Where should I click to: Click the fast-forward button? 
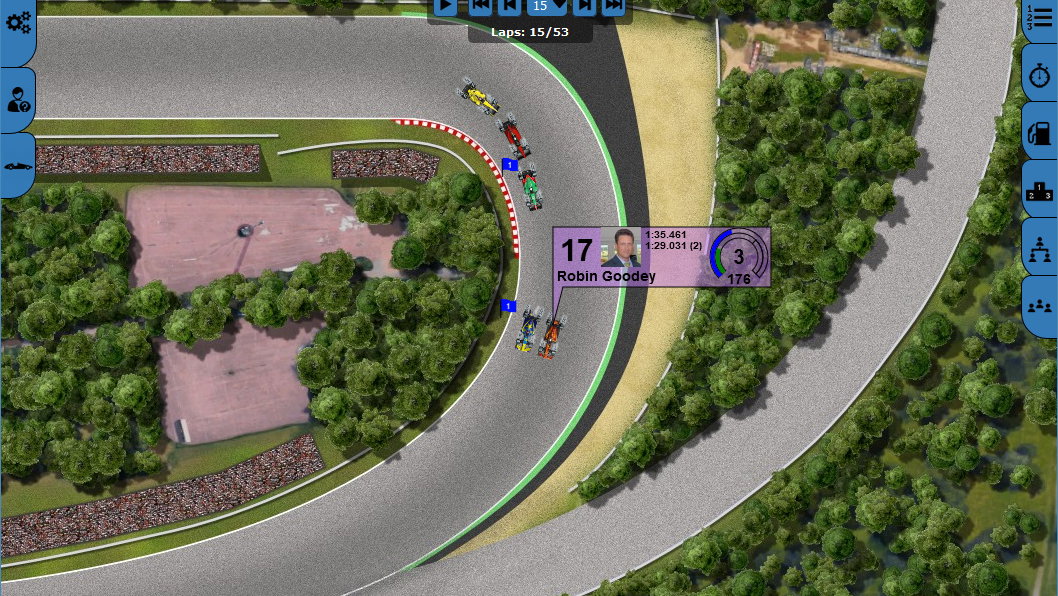pos(613,7)
